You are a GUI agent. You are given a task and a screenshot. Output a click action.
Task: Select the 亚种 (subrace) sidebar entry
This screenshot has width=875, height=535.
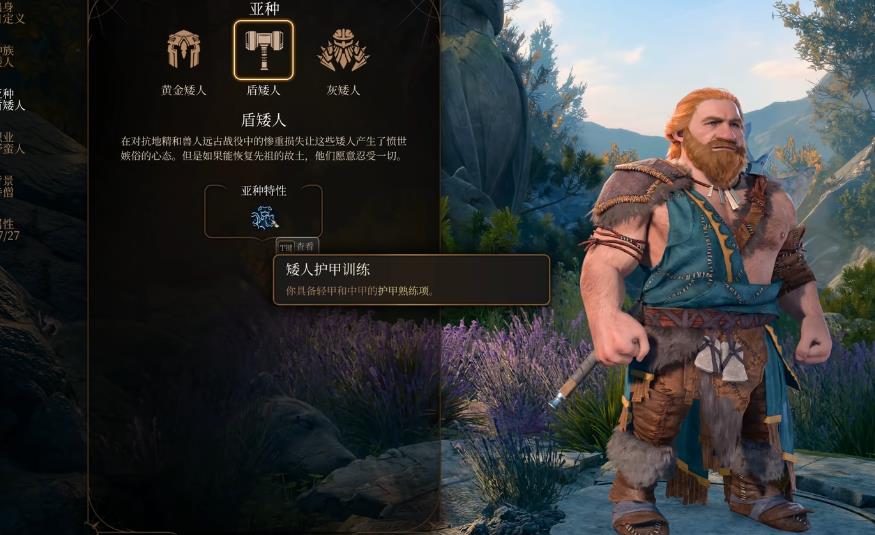11,99
